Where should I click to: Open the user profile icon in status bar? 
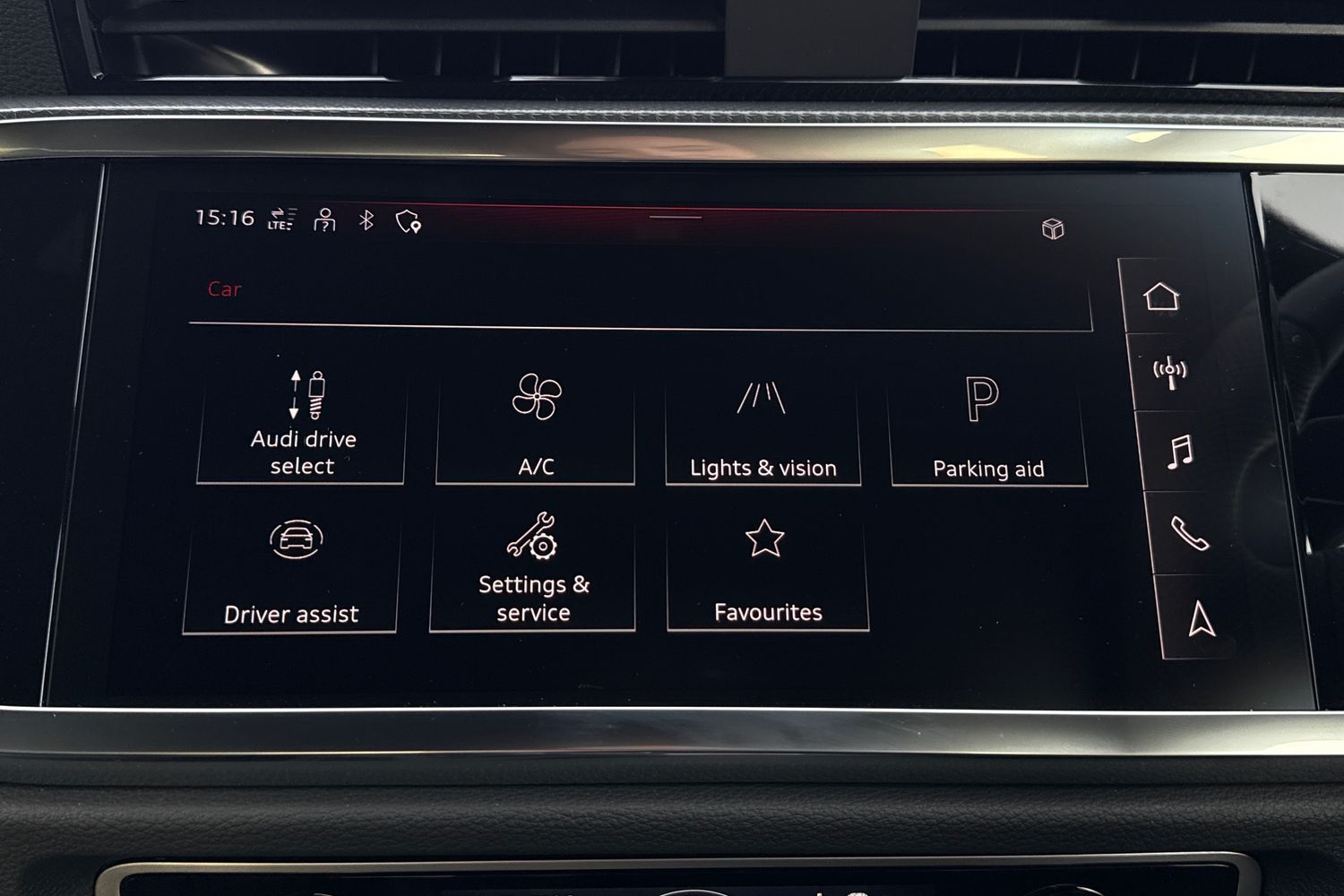(323, 218)
